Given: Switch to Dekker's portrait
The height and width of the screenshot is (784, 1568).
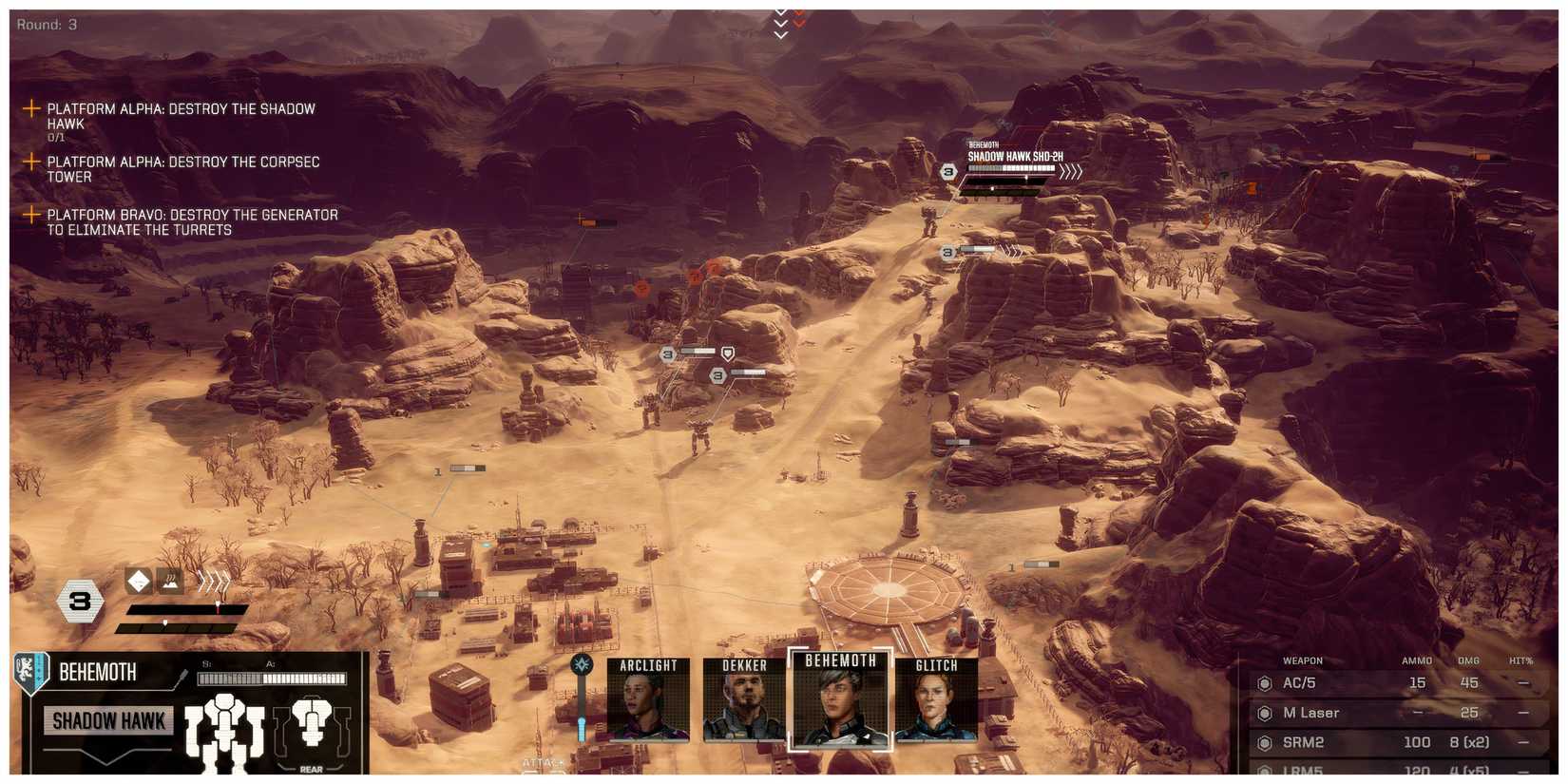Looking at the screenshot, I should point(744,701).
